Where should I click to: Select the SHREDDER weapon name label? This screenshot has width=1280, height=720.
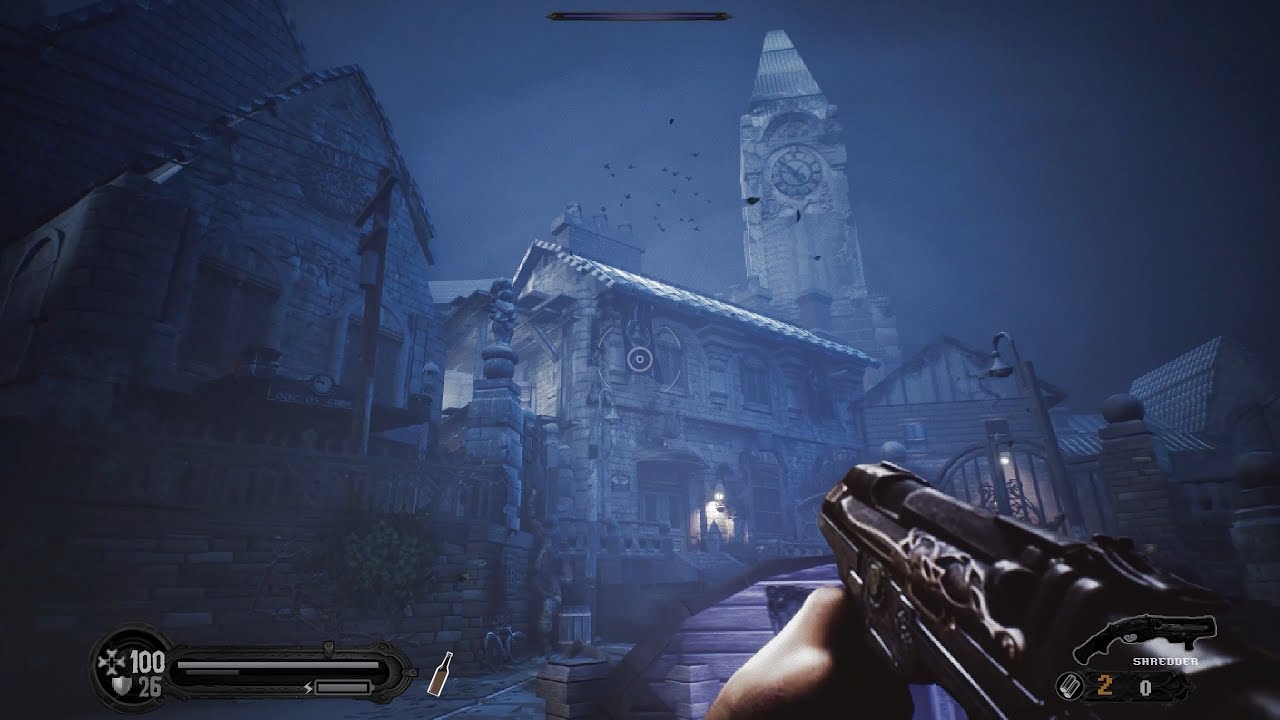(x=1165, y=661)
